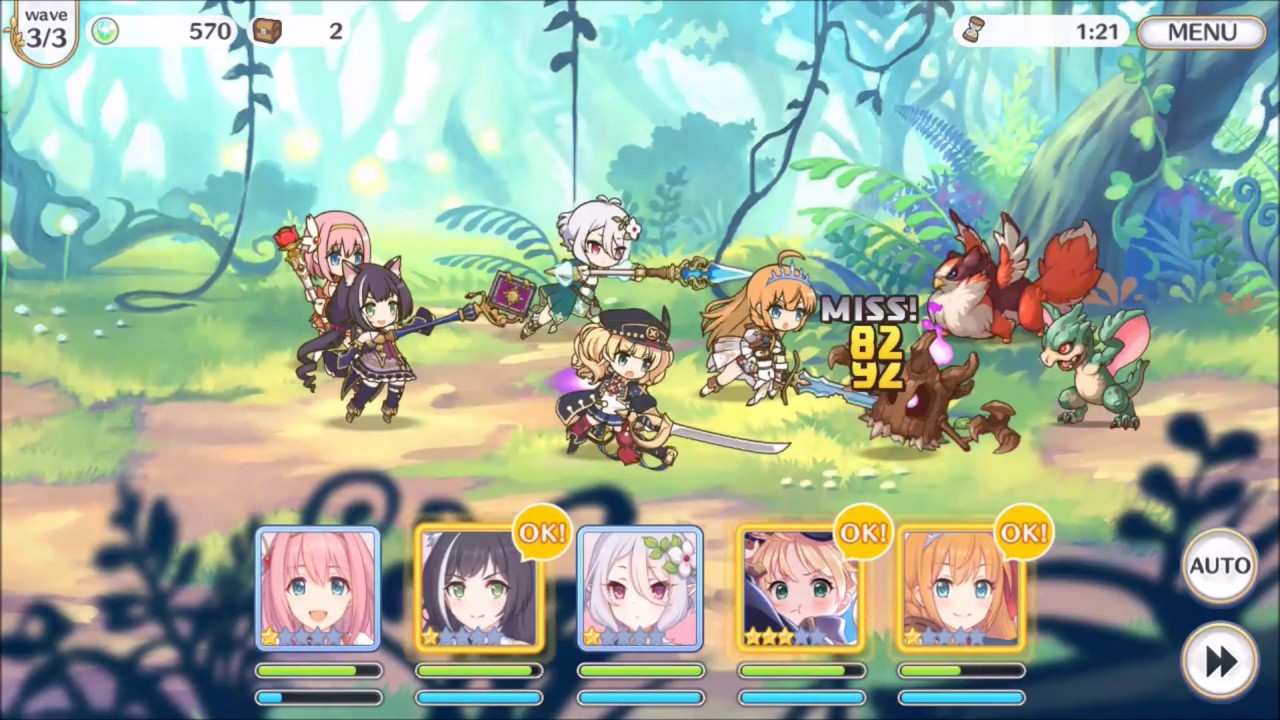Enable AUTO battle mode
The width and height of the screenshot is (1280, 720).
point(1219,566)
